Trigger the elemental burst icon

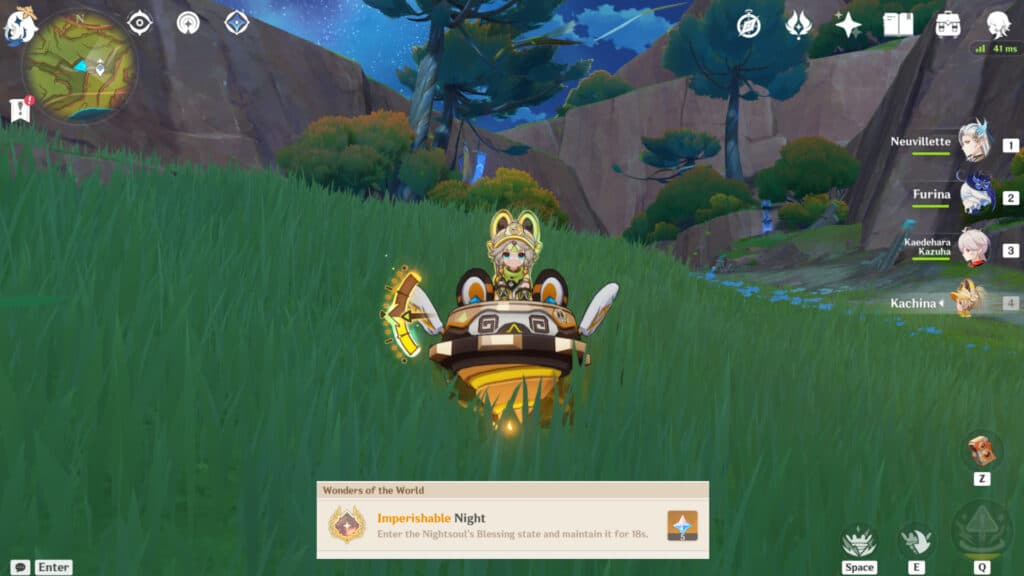pos(981,529)
